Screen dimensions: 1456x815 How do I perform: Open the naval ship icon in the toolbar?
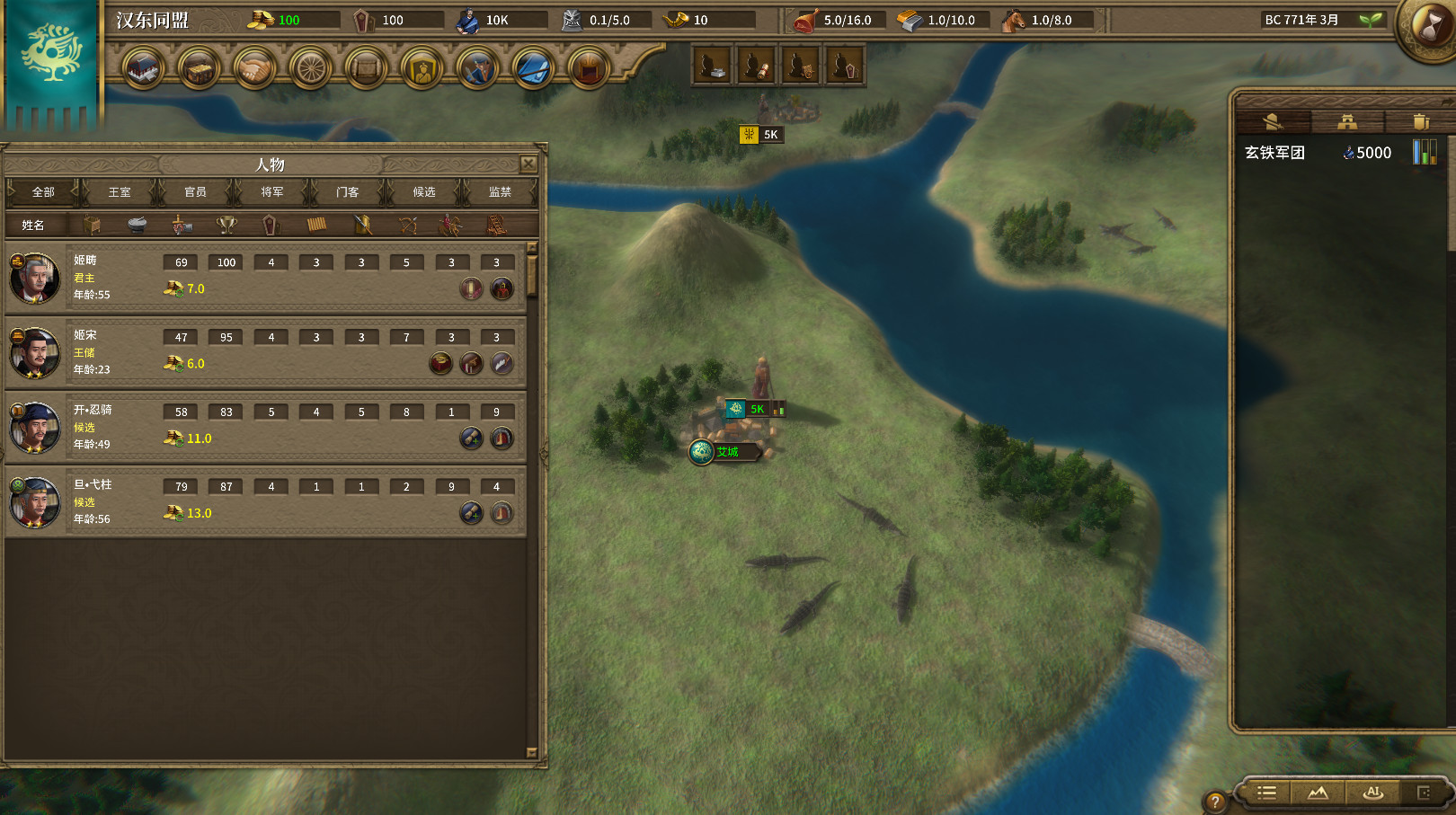(532, 69)
